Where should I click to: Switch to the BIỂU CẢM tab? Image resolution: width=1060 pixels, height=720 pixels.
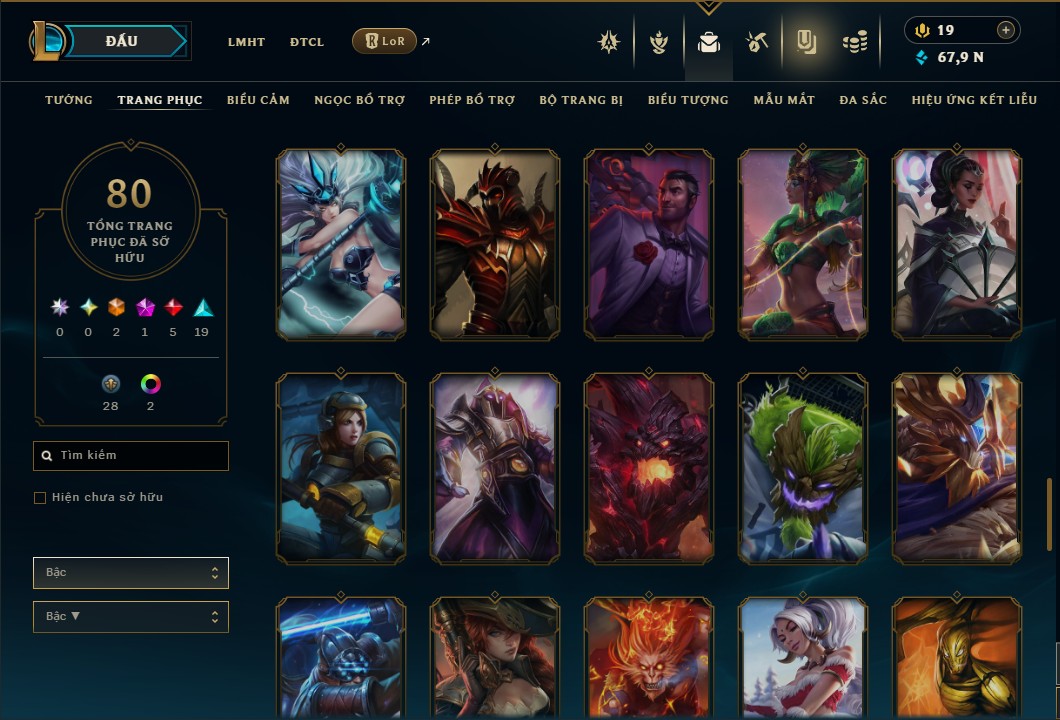point(258,100)
